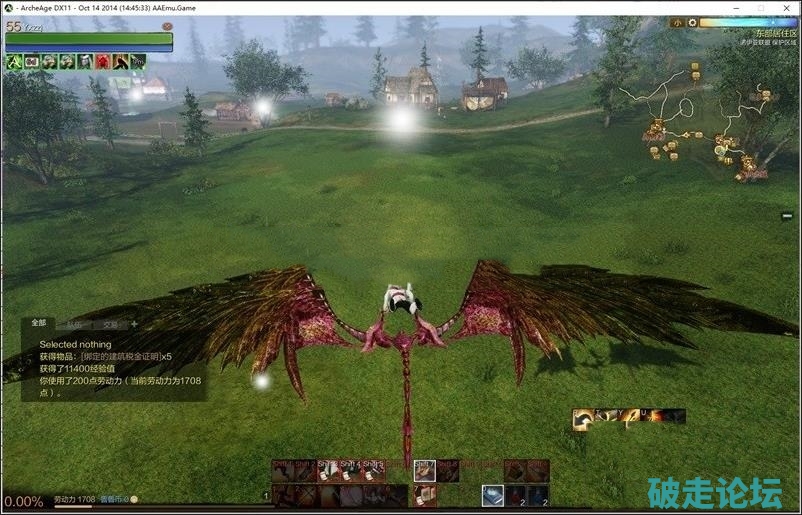Screen dimensions: 802x515
Task: Select the green letter A buff icon
Action: [13, 61]
